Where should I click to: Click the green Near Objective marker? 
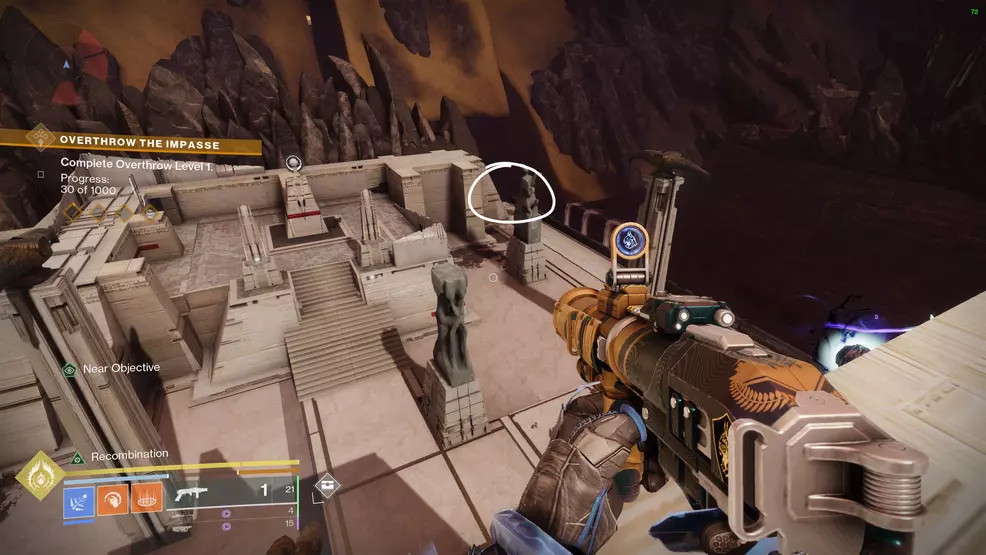(x=69, y=369)
